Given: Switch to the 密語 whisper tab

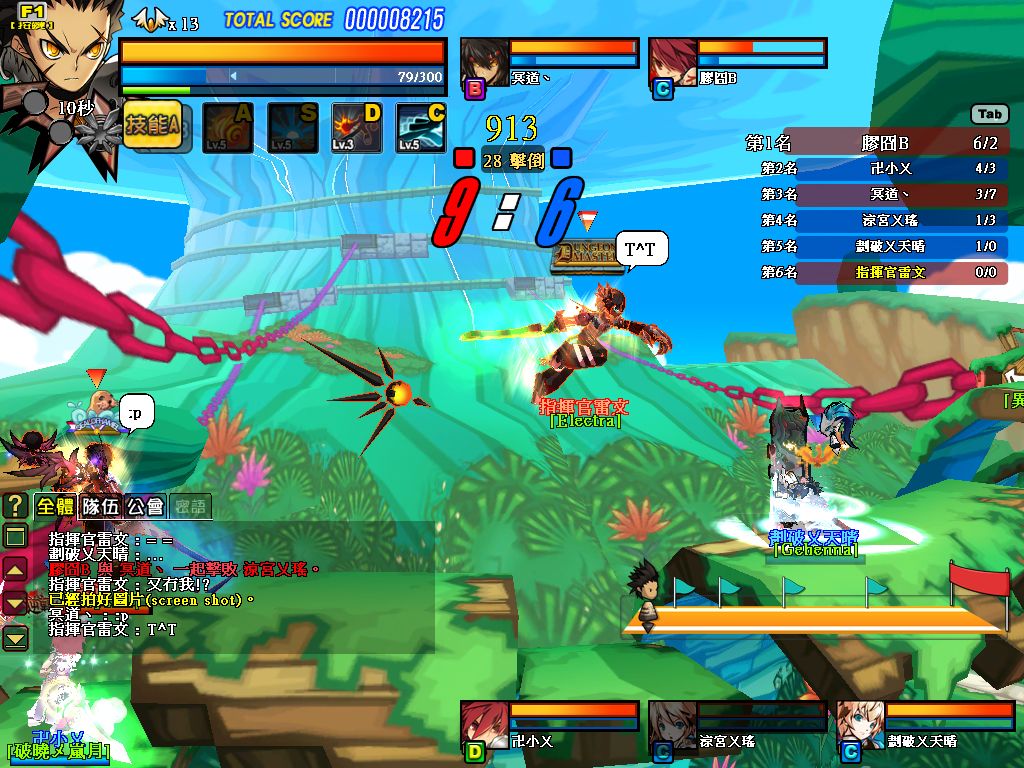Looking at the screenshot, I should [189, 506].
